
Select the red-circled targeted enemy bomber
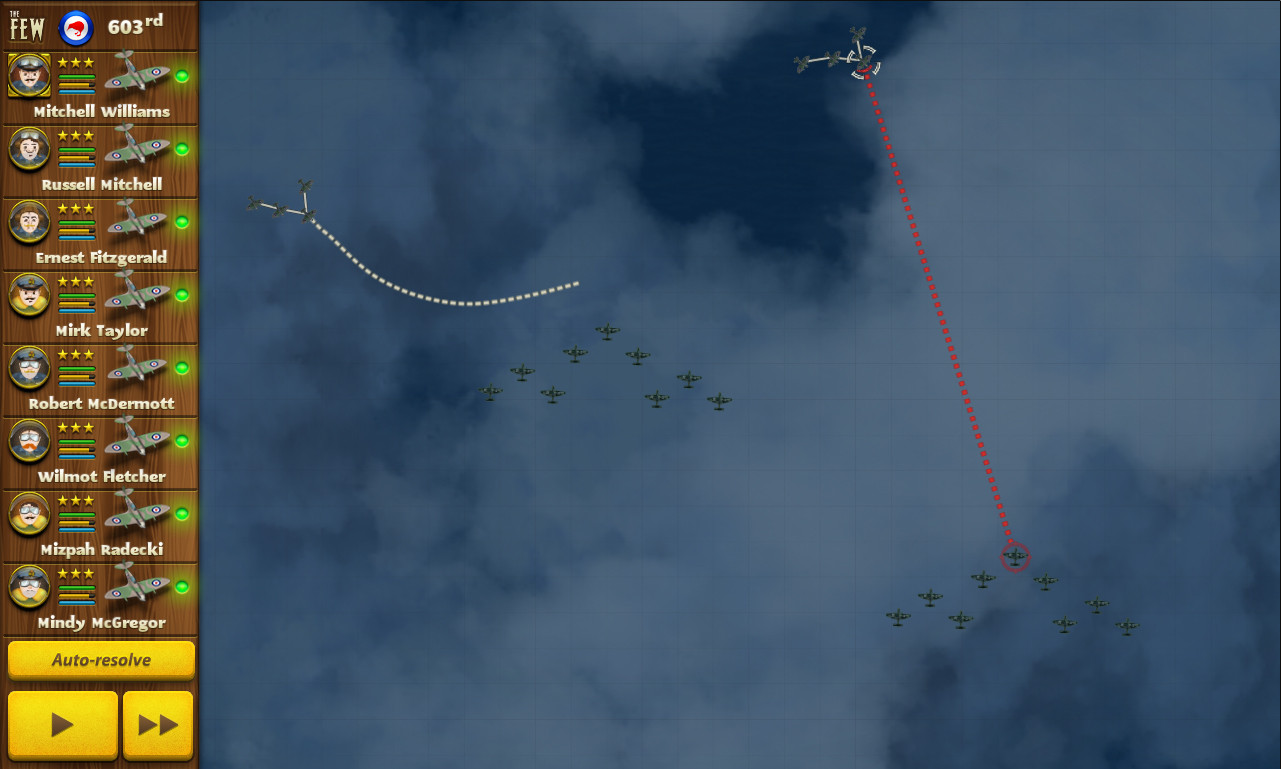point(1015,558)
